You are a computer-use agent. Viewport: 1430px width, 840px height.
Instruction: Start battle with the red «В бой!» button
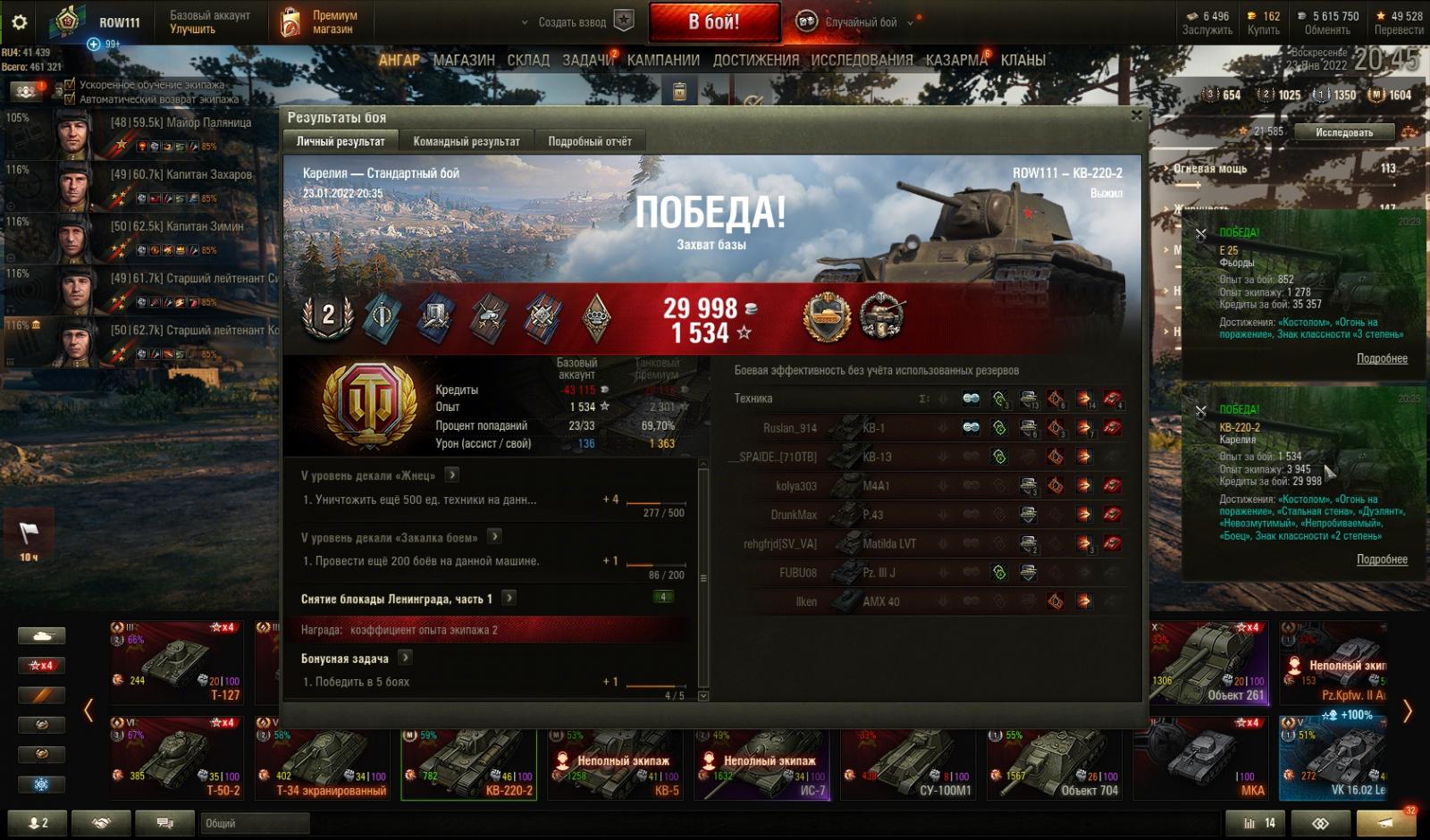[x=713, y=22]
